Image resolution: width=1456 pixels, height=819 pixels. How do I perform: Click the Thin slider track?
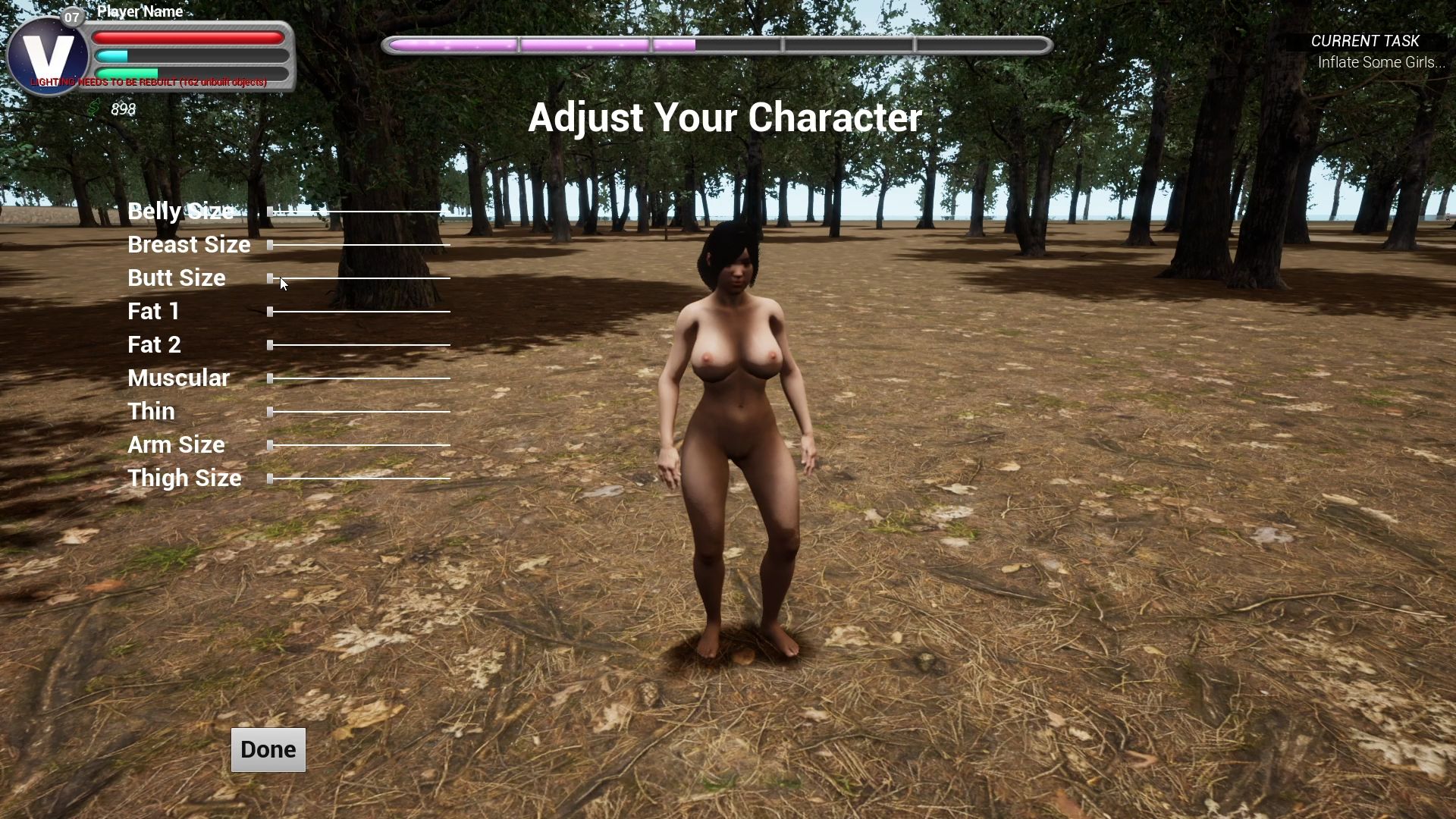(x=359, y=412)
